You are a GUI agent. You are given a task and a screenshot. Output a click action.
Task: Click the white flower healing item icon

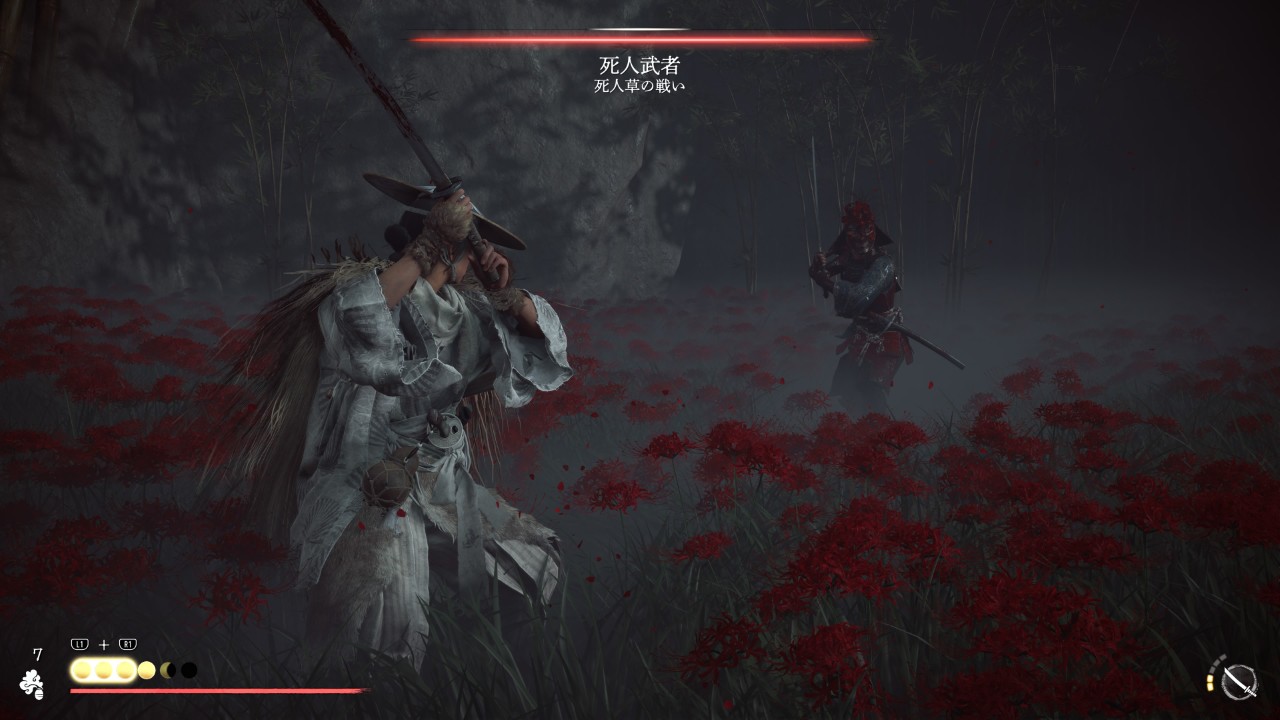coord(33,683)
